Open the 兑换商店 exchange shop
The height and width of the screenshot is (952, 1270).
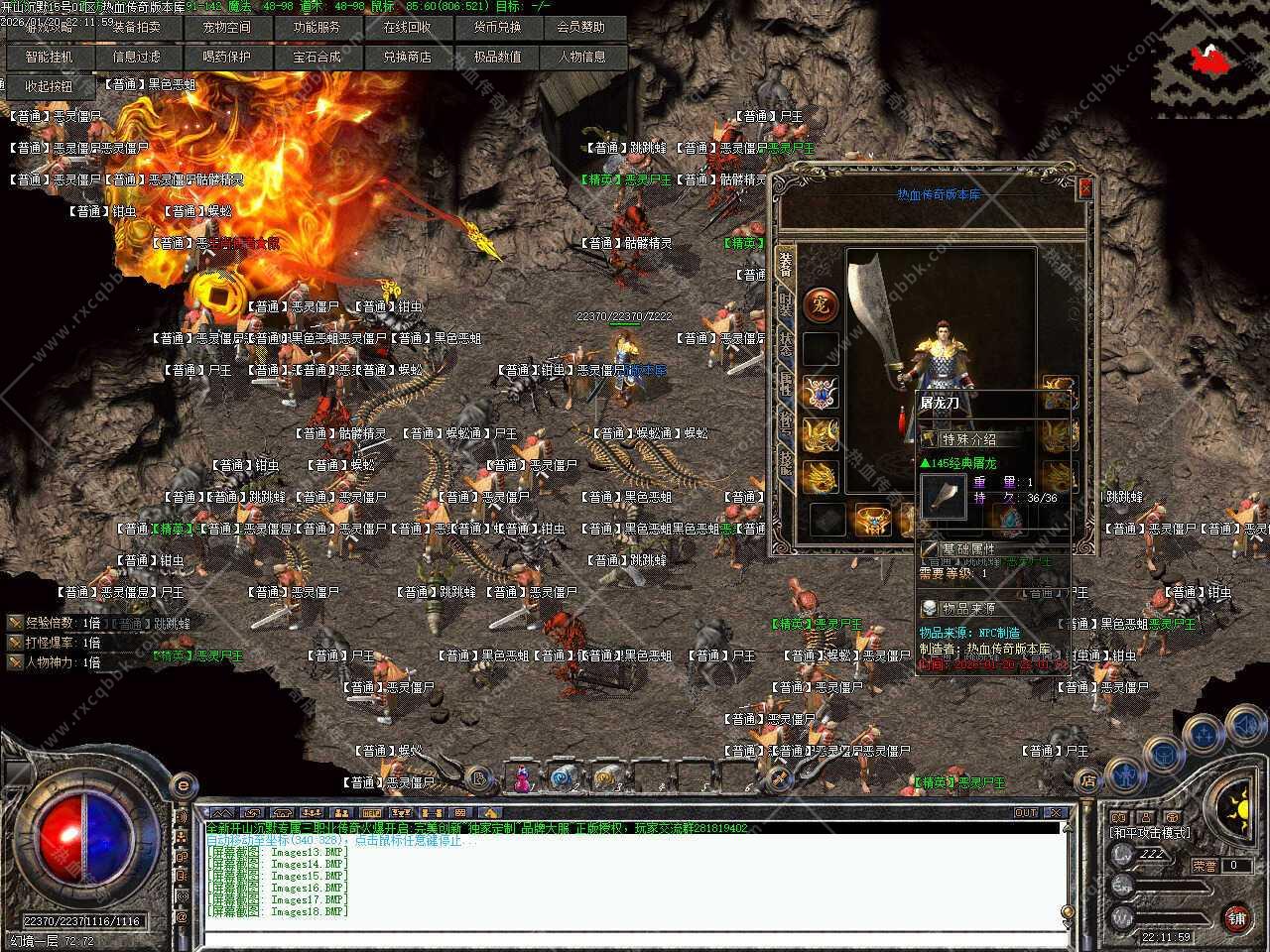click(407, 58)
